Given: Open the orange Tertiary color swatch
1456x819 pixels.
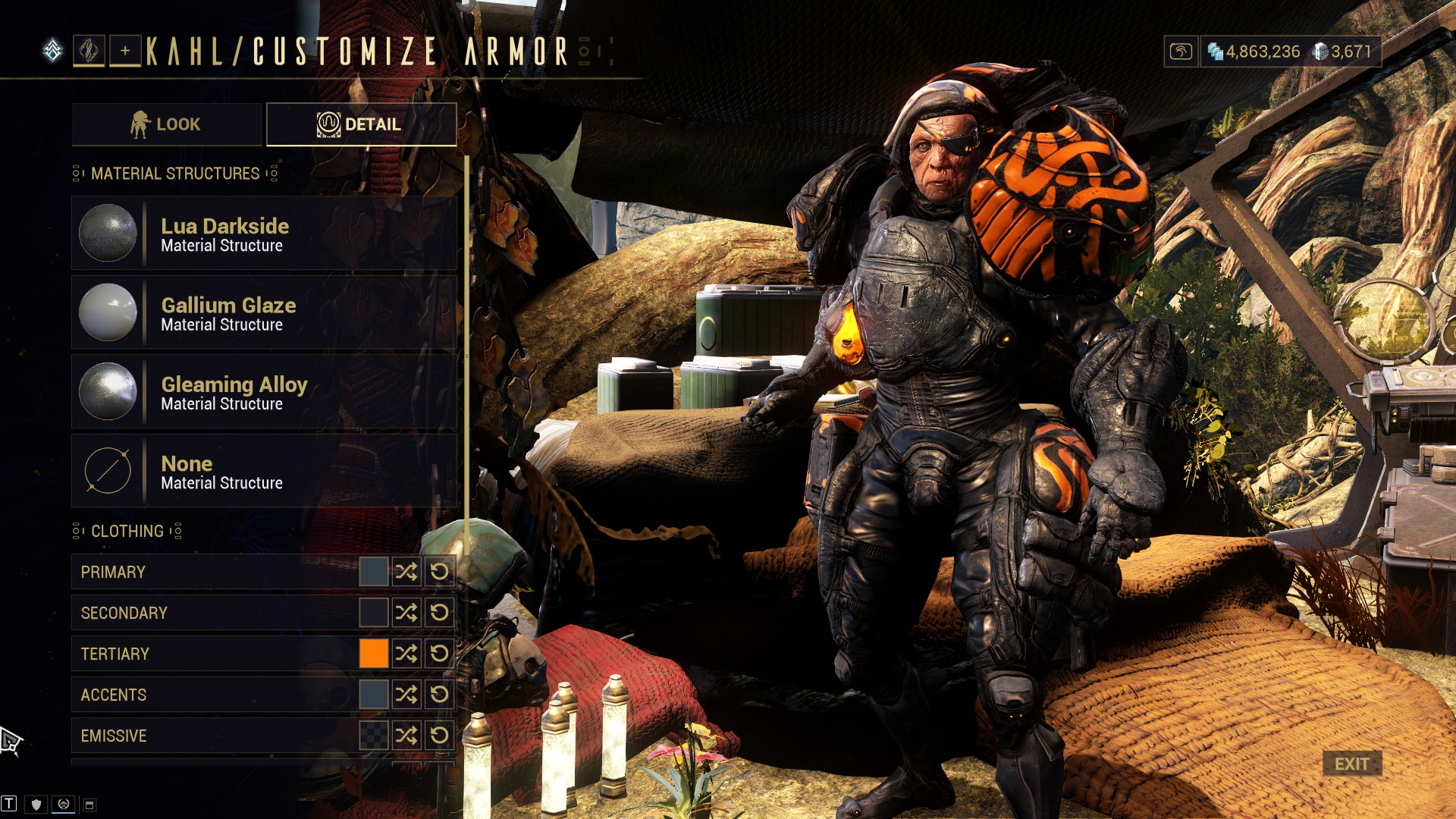Looking at the screenshot, I should (374, 654).
